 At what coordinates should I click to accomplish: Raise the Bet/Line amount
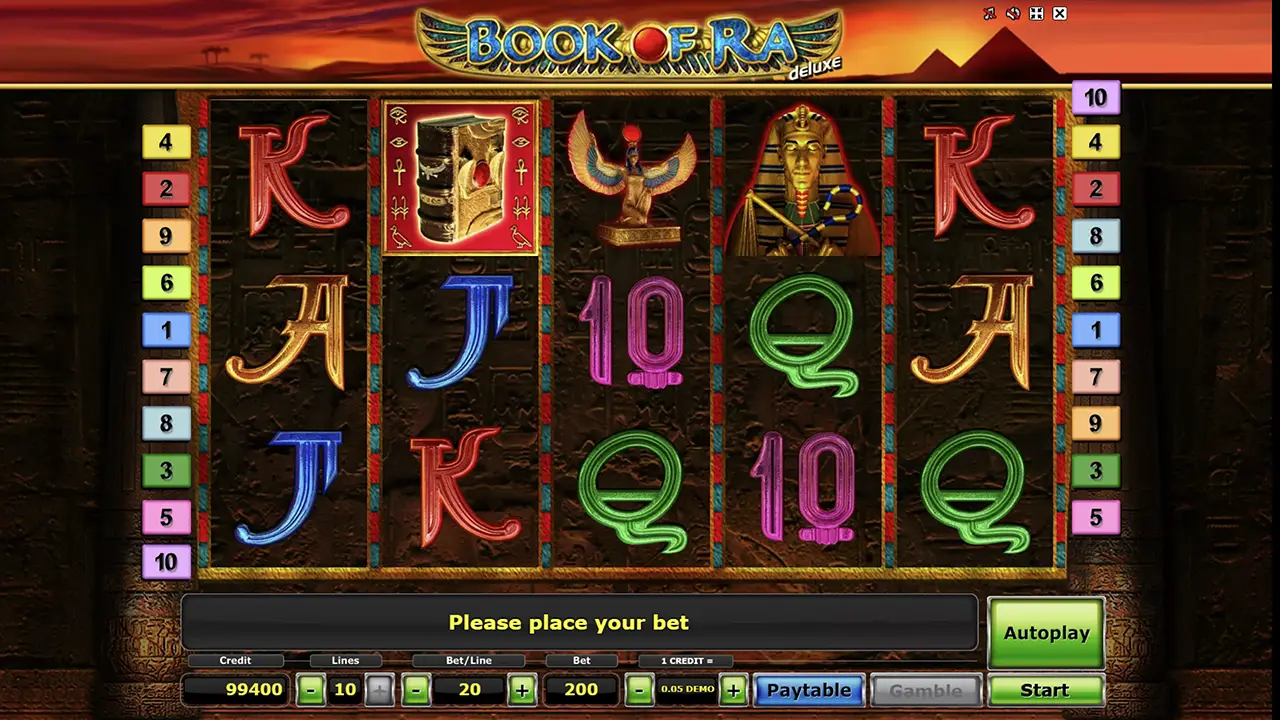(521, 690)
